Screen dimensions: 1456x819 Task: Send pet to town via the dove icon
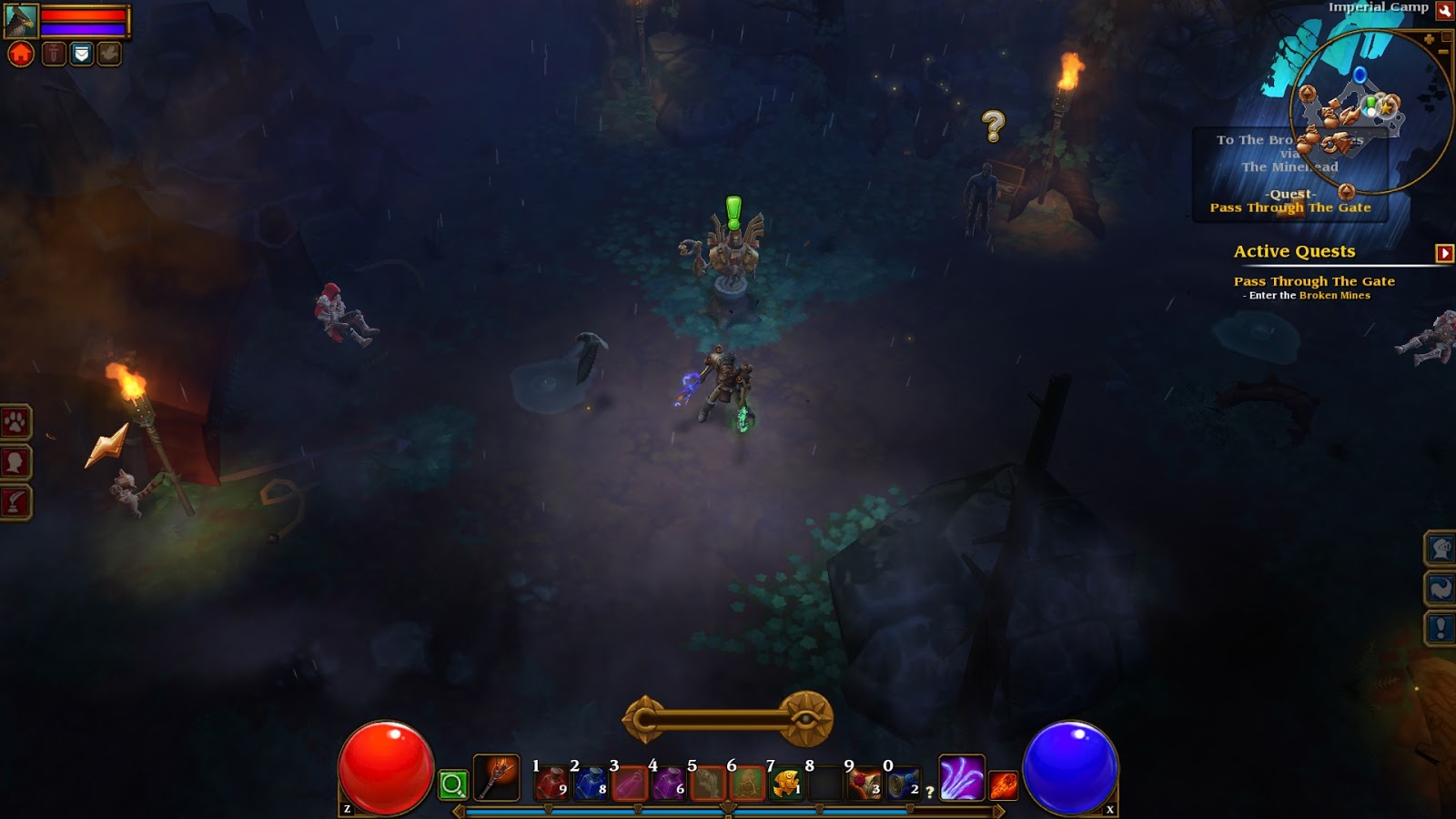tap(107, 53)
